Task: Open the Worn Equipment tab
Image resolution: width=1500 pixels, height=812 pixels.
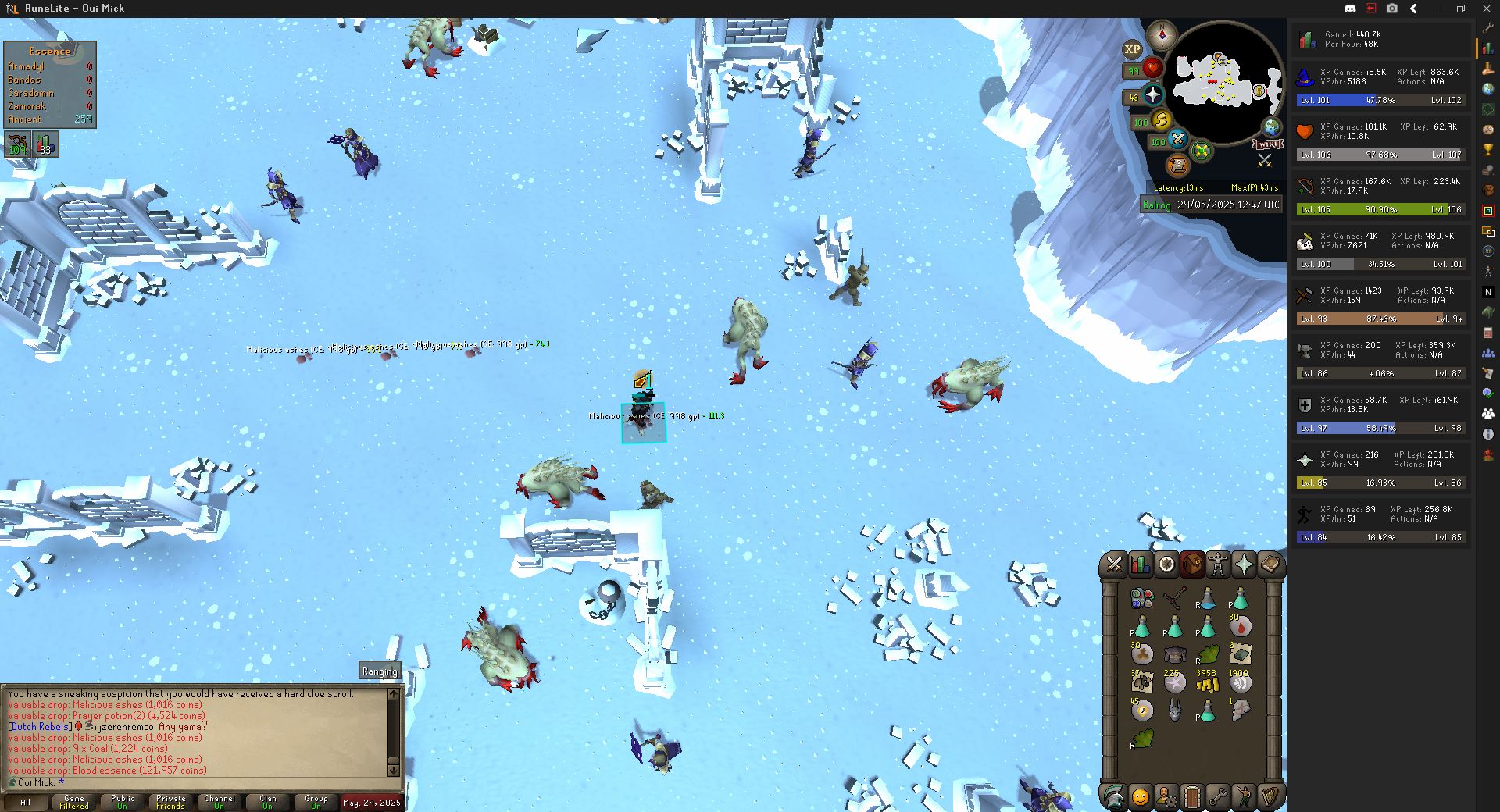Action: point(1218,564)
